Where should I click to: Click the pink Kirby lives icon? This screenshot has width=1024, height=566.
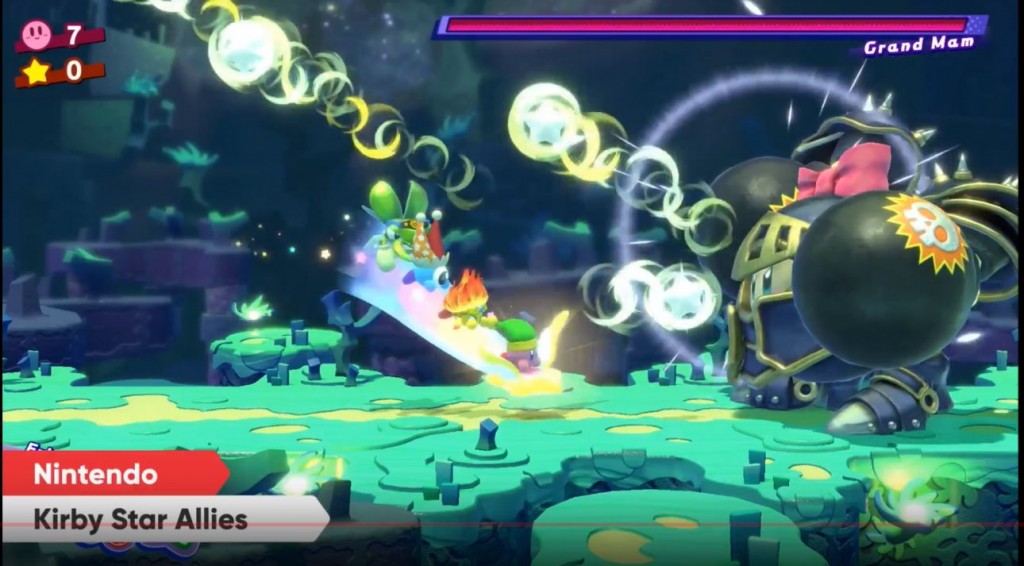point(37,36)
